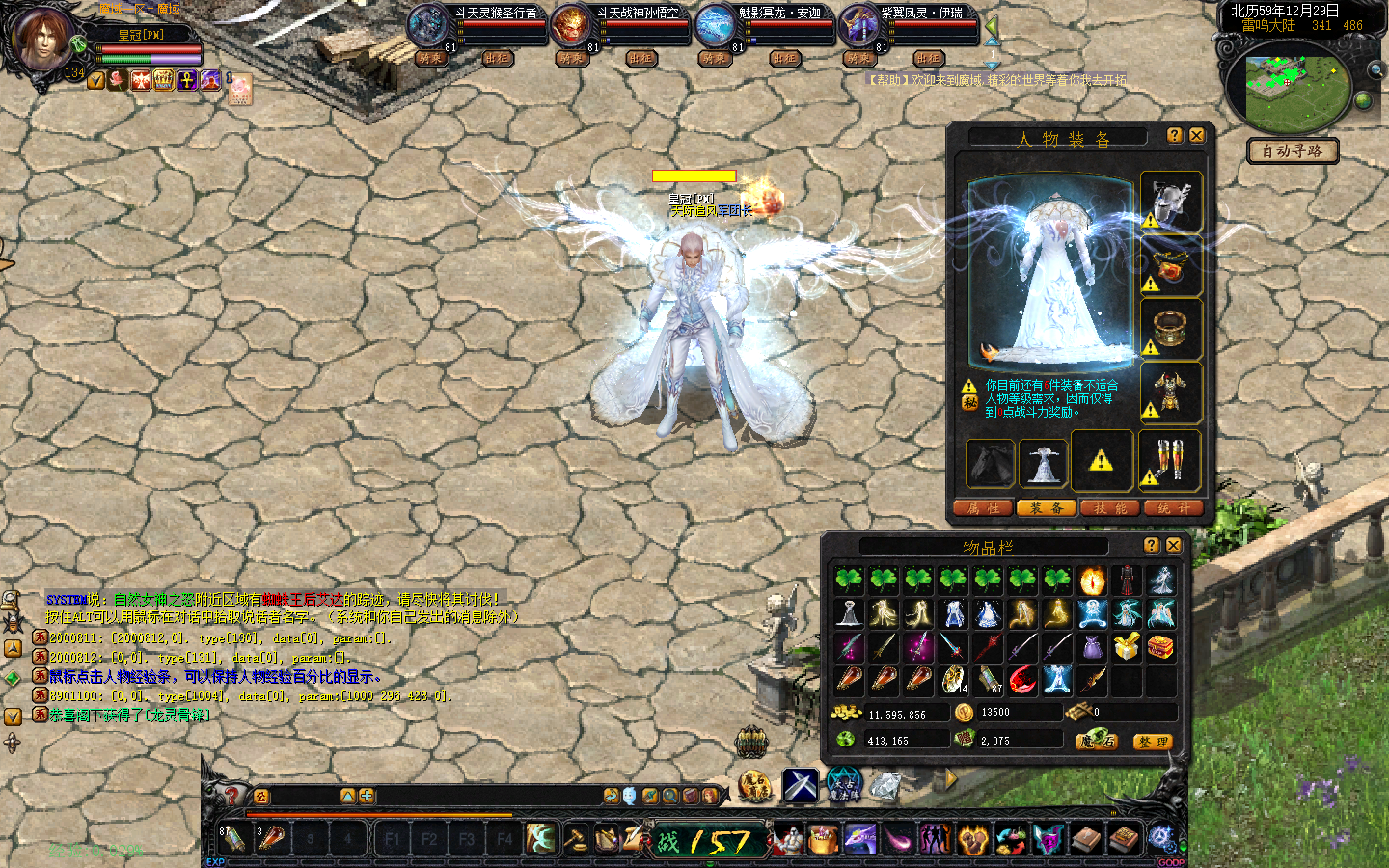Click 骑乘 under pet 斗天战神孙悟空
This screenshot has width=1389, height=868.
(x=571, y=59)
